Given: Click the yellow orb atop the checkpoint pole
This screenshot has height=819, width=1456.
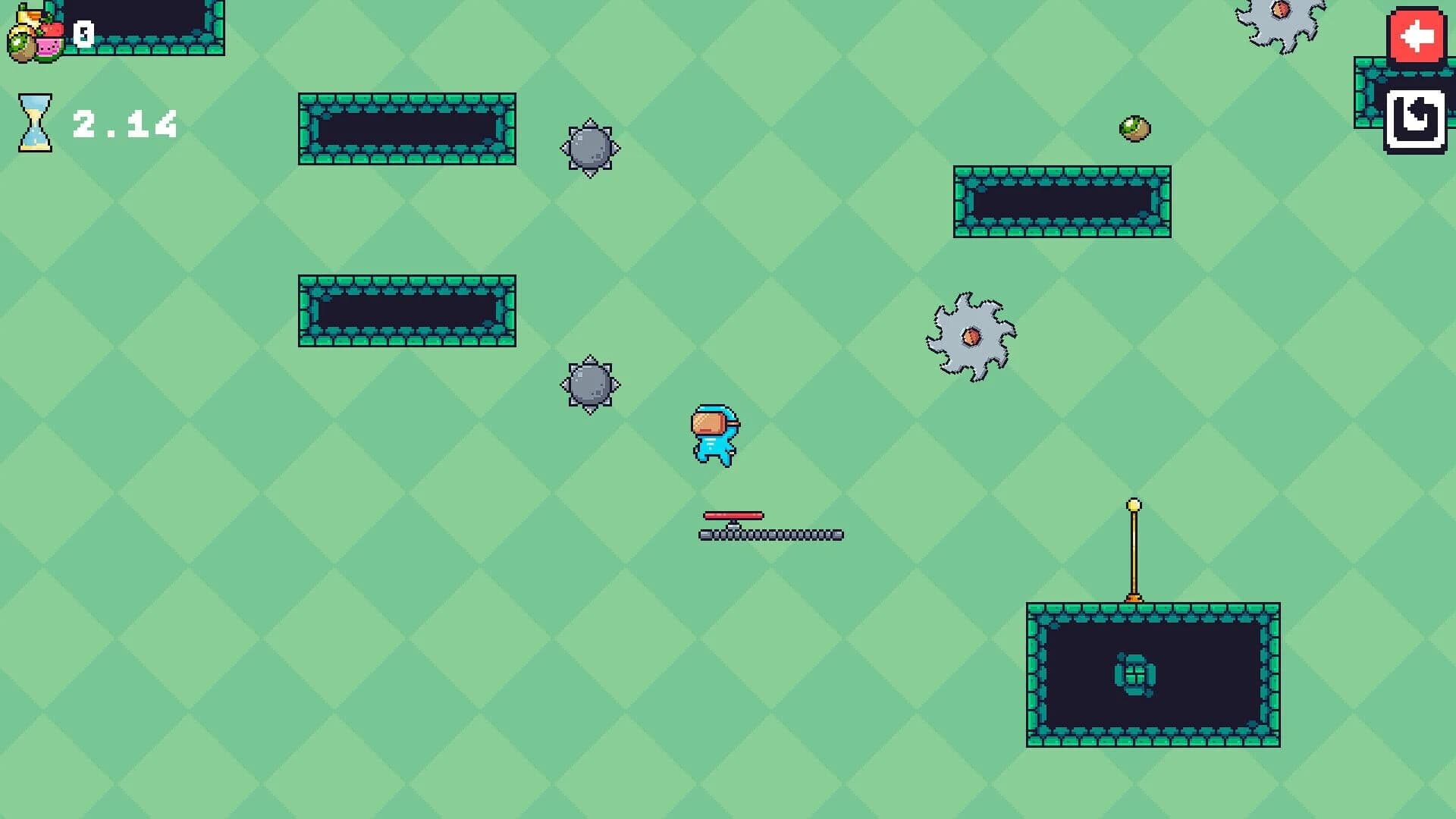Looking at the screenshot, I should coord(1132,504).
